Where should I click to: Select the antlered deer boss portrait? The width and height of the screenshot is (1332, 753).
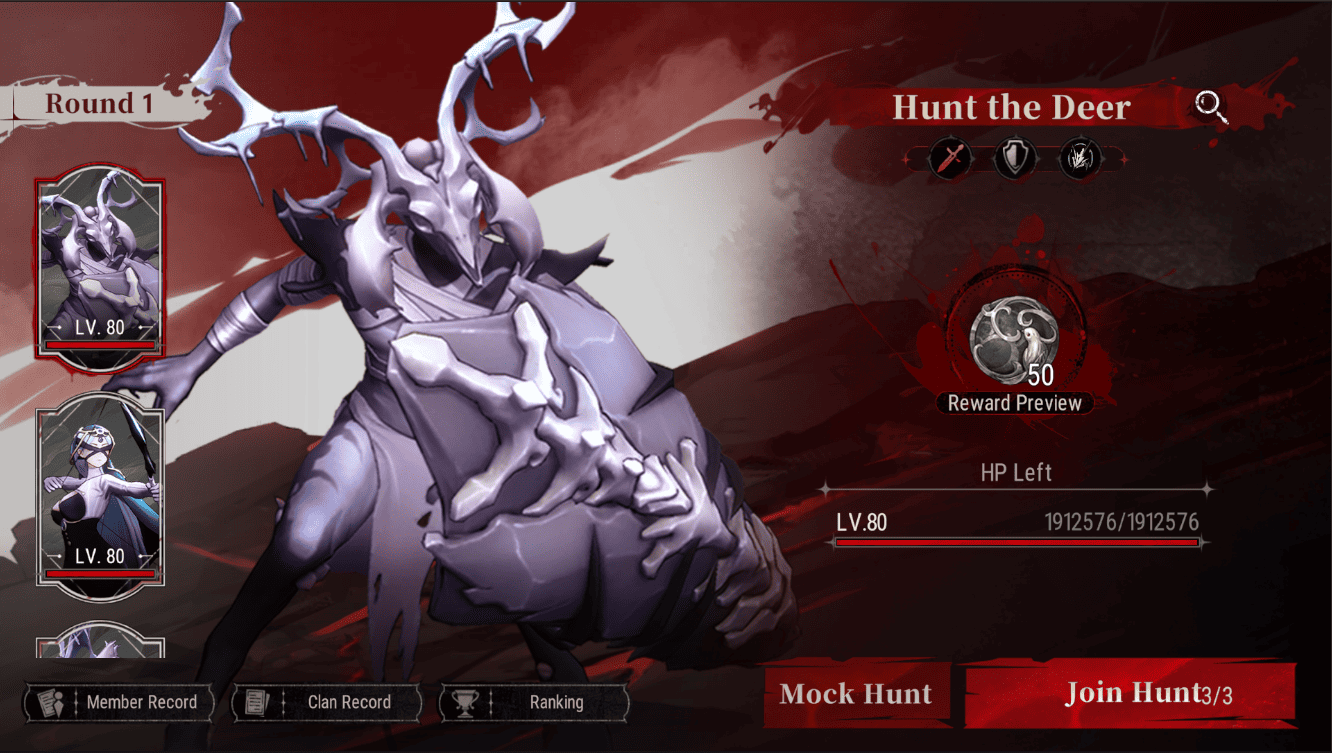tap(100, 267)
